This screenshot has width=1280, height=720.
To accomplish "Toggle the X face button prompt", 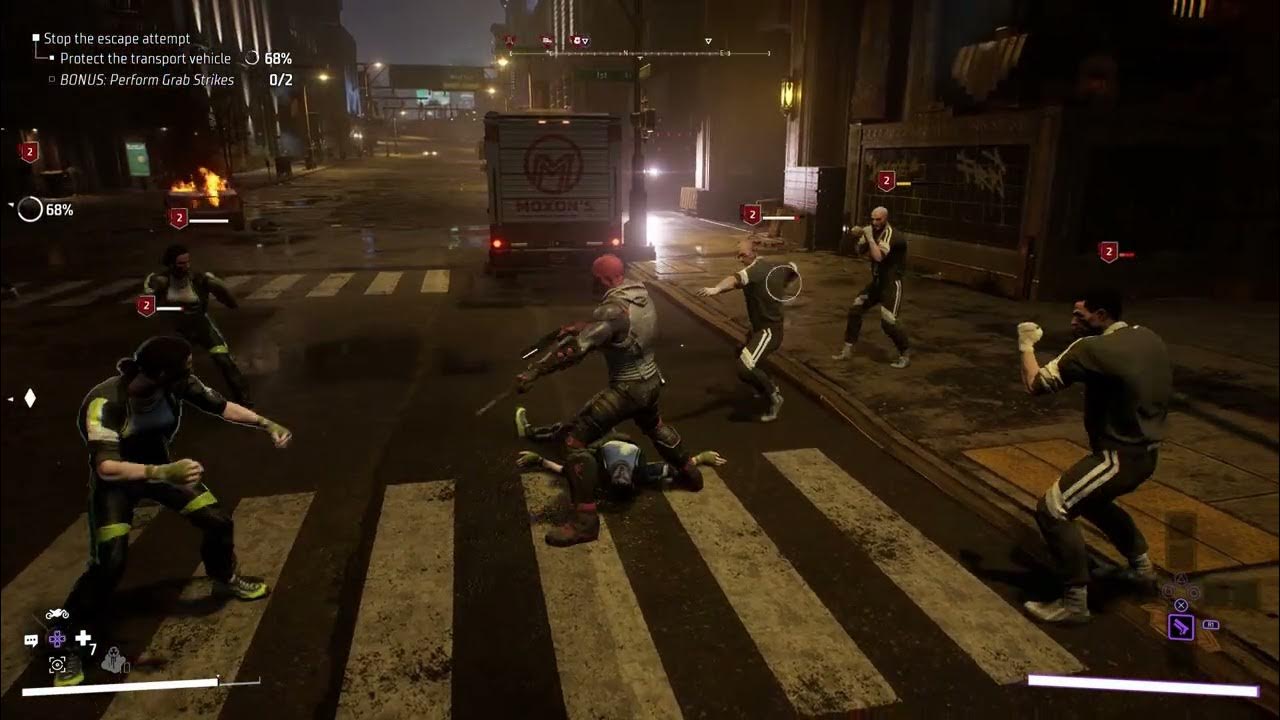I will pyautogui.click(x=1181, y=604).
